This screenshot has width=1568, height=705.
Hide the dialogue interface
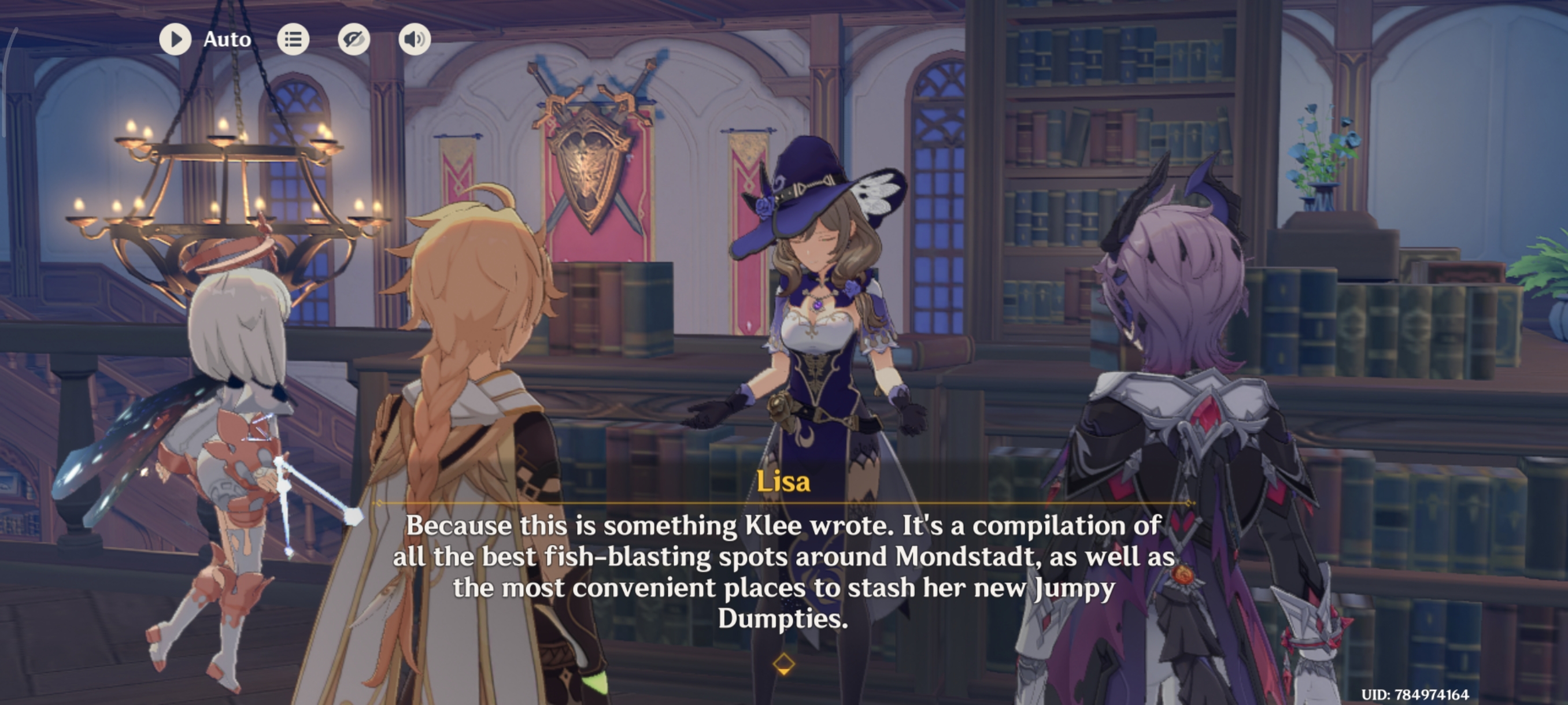[x=354, y=39]
